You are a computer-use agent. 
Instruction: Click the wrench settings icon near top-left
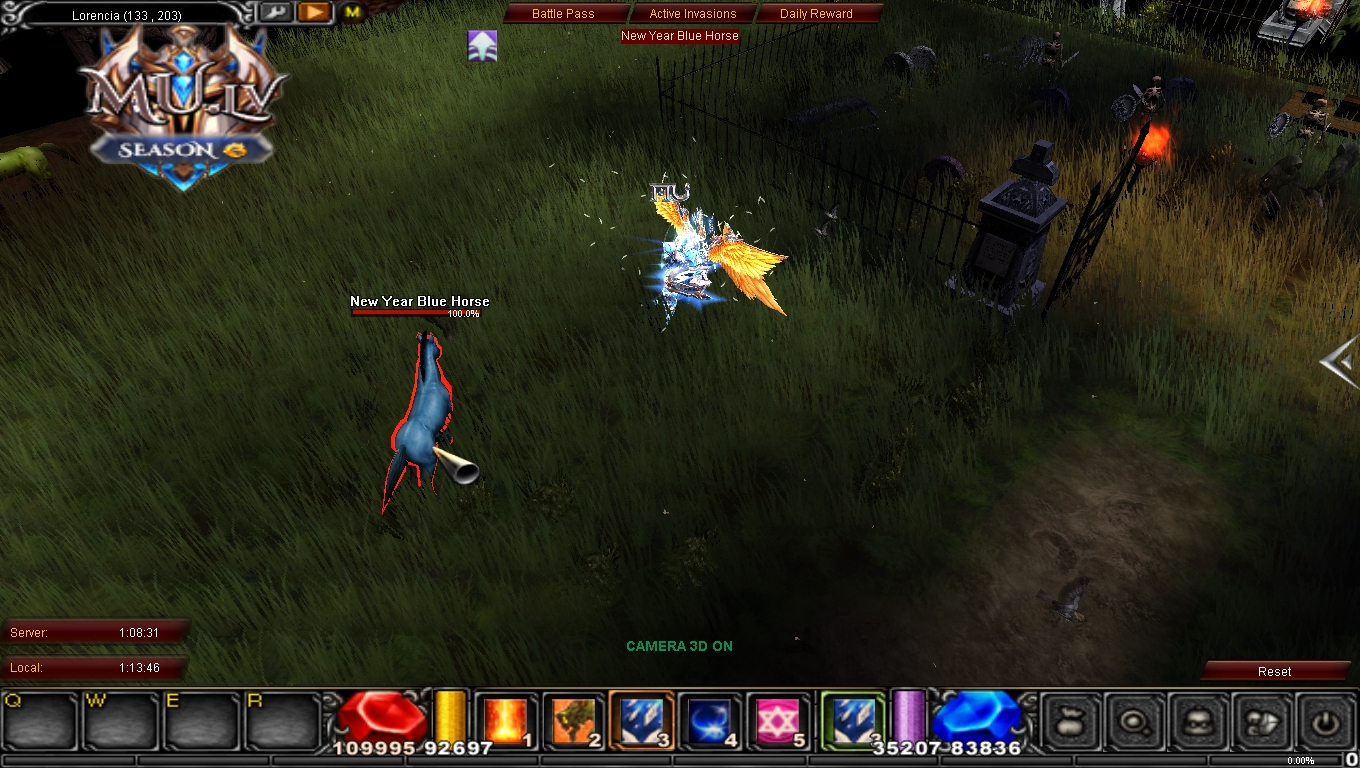click(x=276, y=12)
